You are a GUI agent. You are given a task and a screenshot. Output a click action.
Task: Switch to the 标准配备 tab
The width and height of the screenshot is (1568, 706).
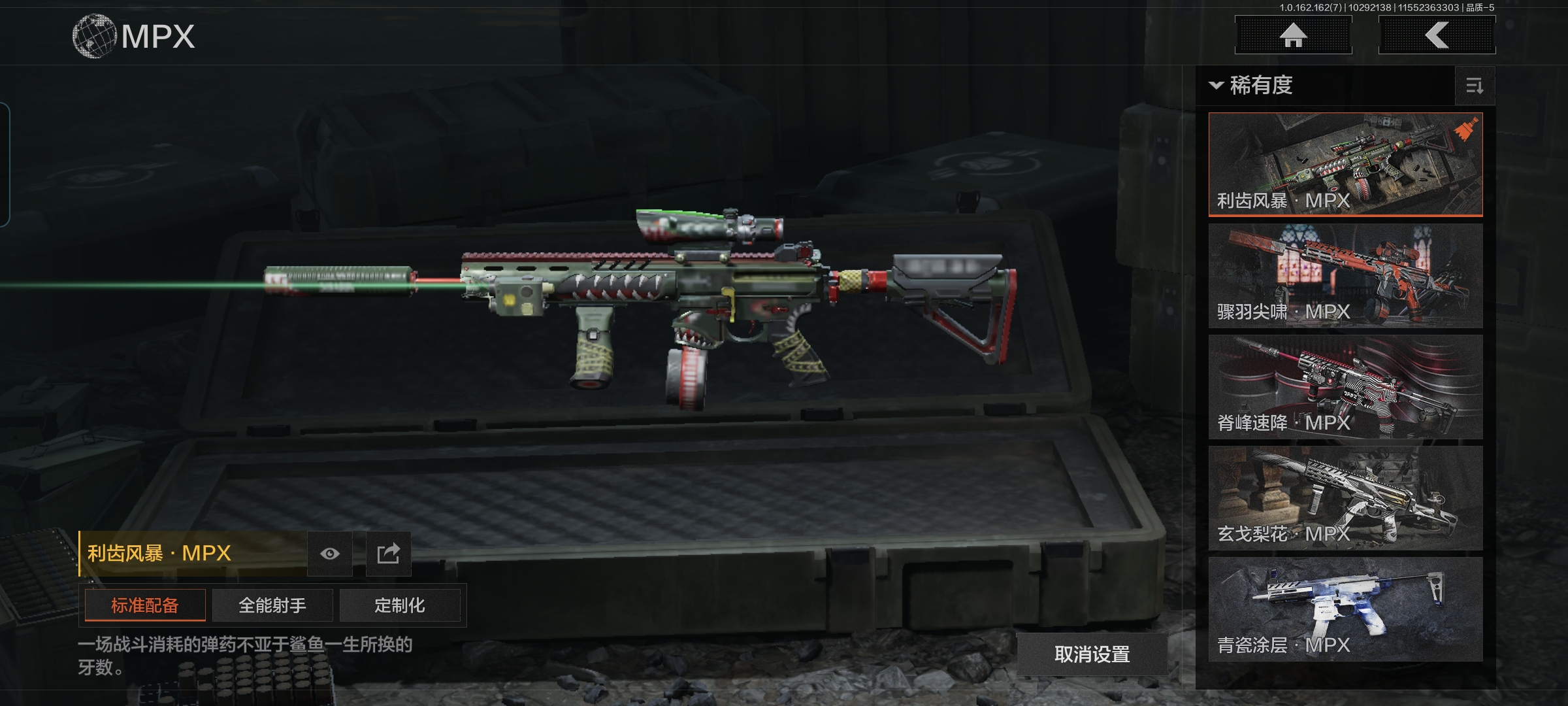(145, 605)
